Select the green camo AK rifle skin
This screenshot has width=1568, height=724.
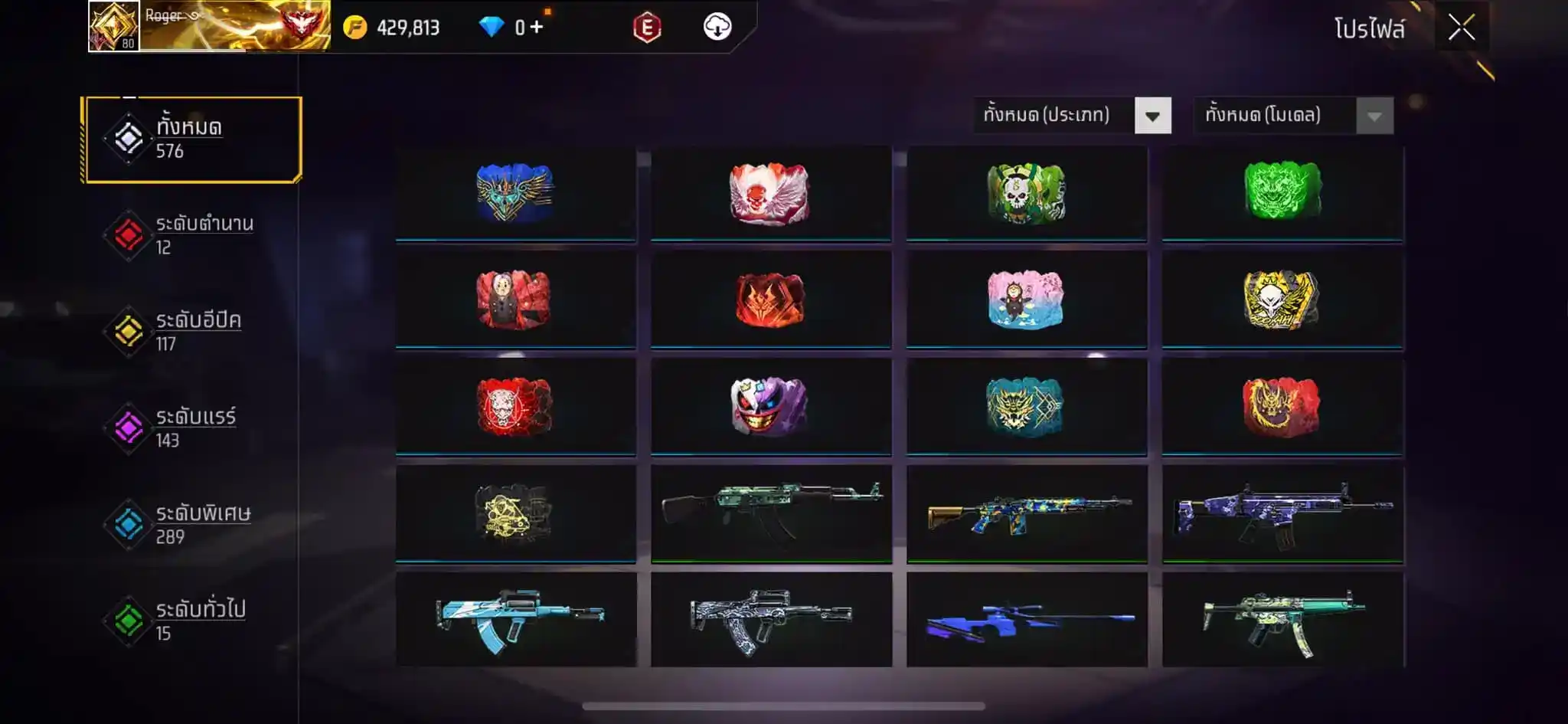[x=770, y=513]
